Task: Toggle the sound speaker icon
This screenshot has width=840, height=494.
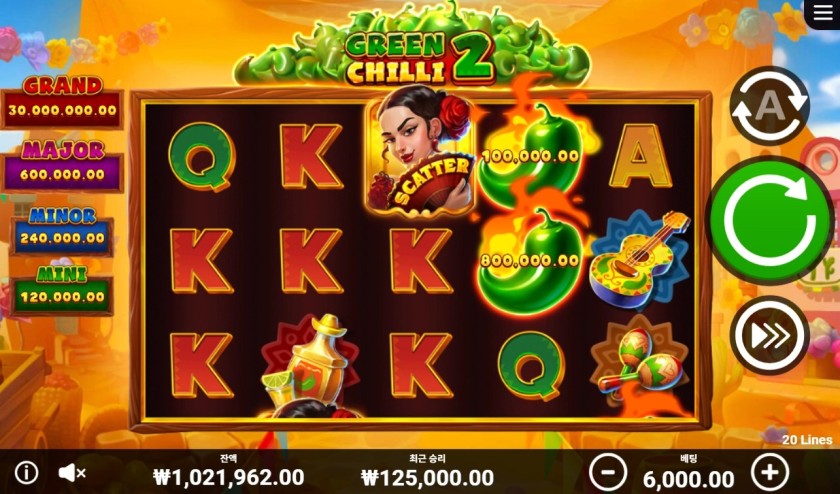Action: click(71, 472)
